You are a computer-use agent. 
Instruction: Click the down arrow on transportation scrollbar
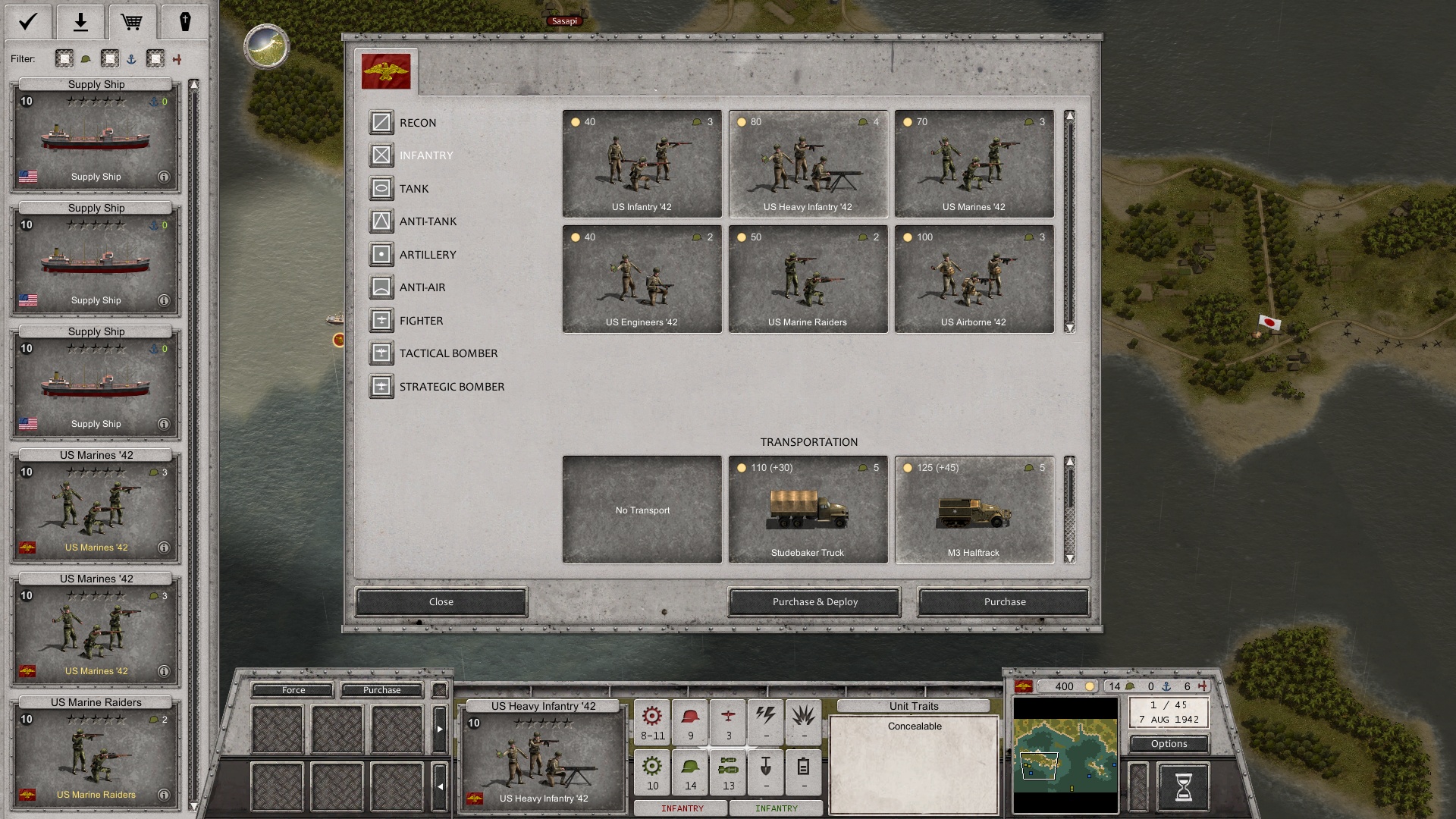(x=1070, y=557)
